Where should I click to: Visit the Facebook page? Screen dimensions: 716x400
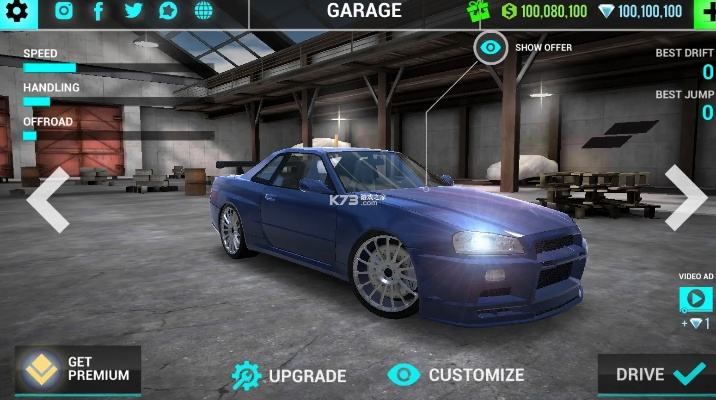point(98,12)
